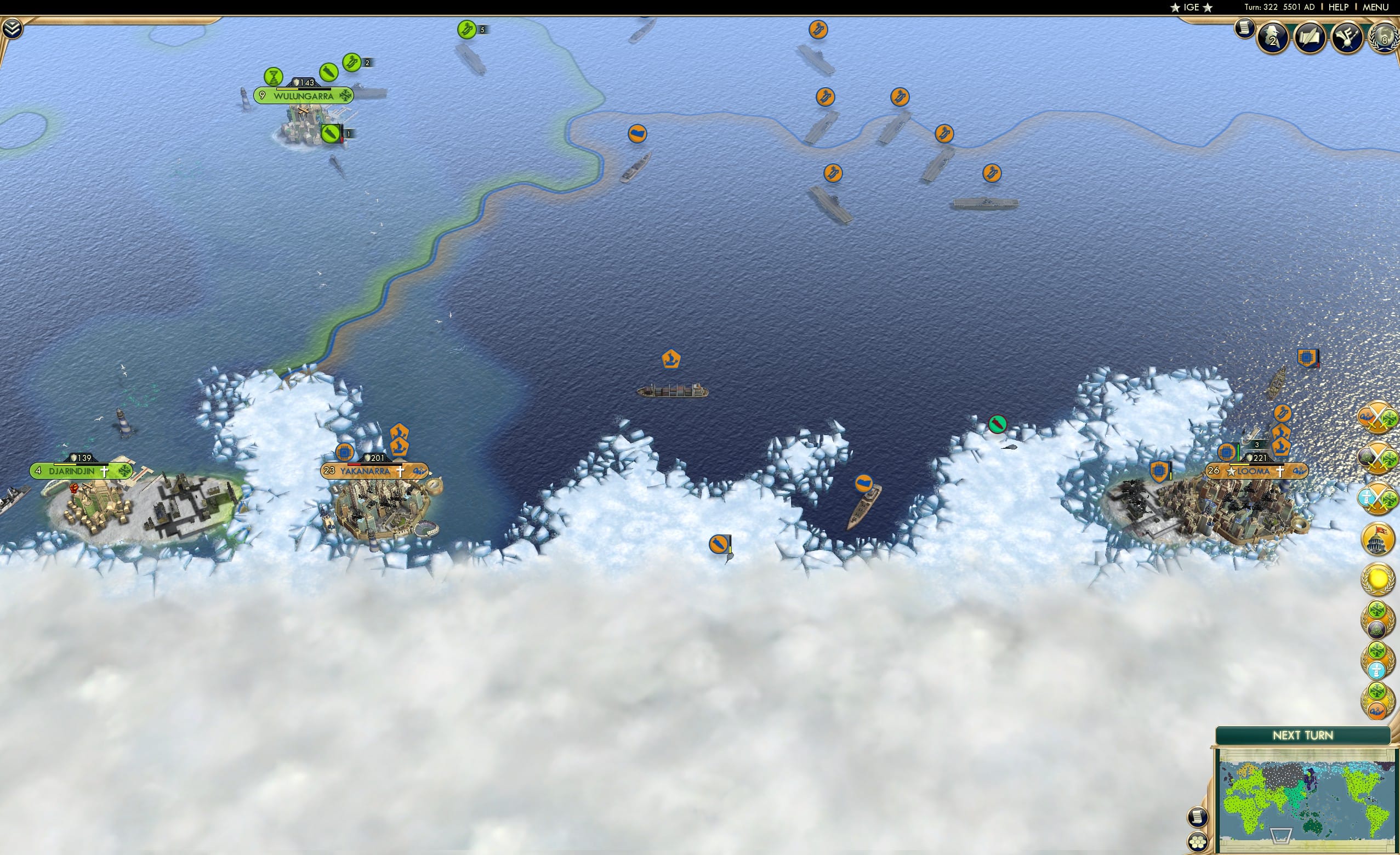The image size is (1400, 855).
Task: Open the World Congress globe icon showing 8
Action: [x=1385, y=37]
